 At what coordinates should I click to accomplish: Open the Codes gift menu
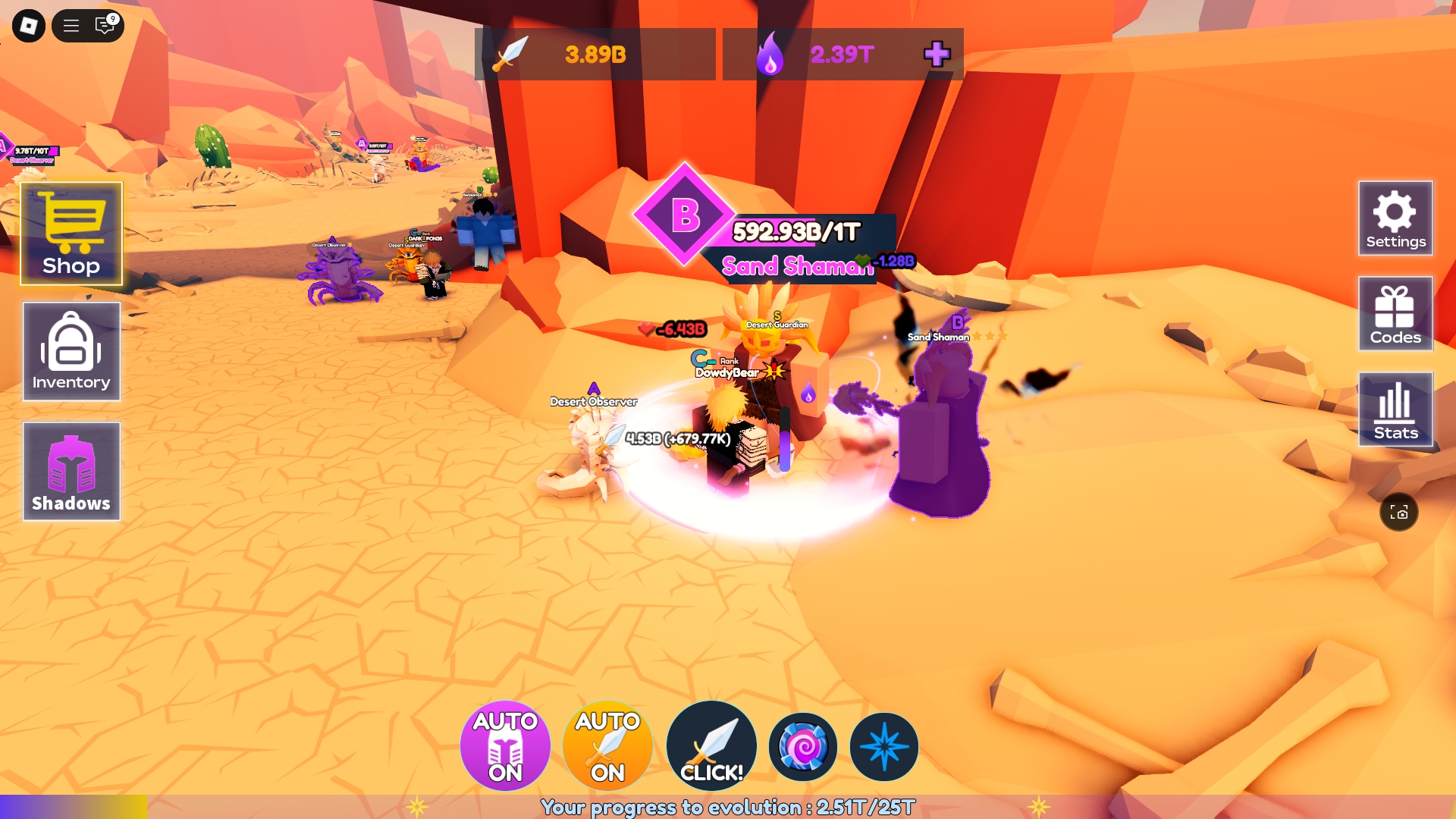[1395, 314]
